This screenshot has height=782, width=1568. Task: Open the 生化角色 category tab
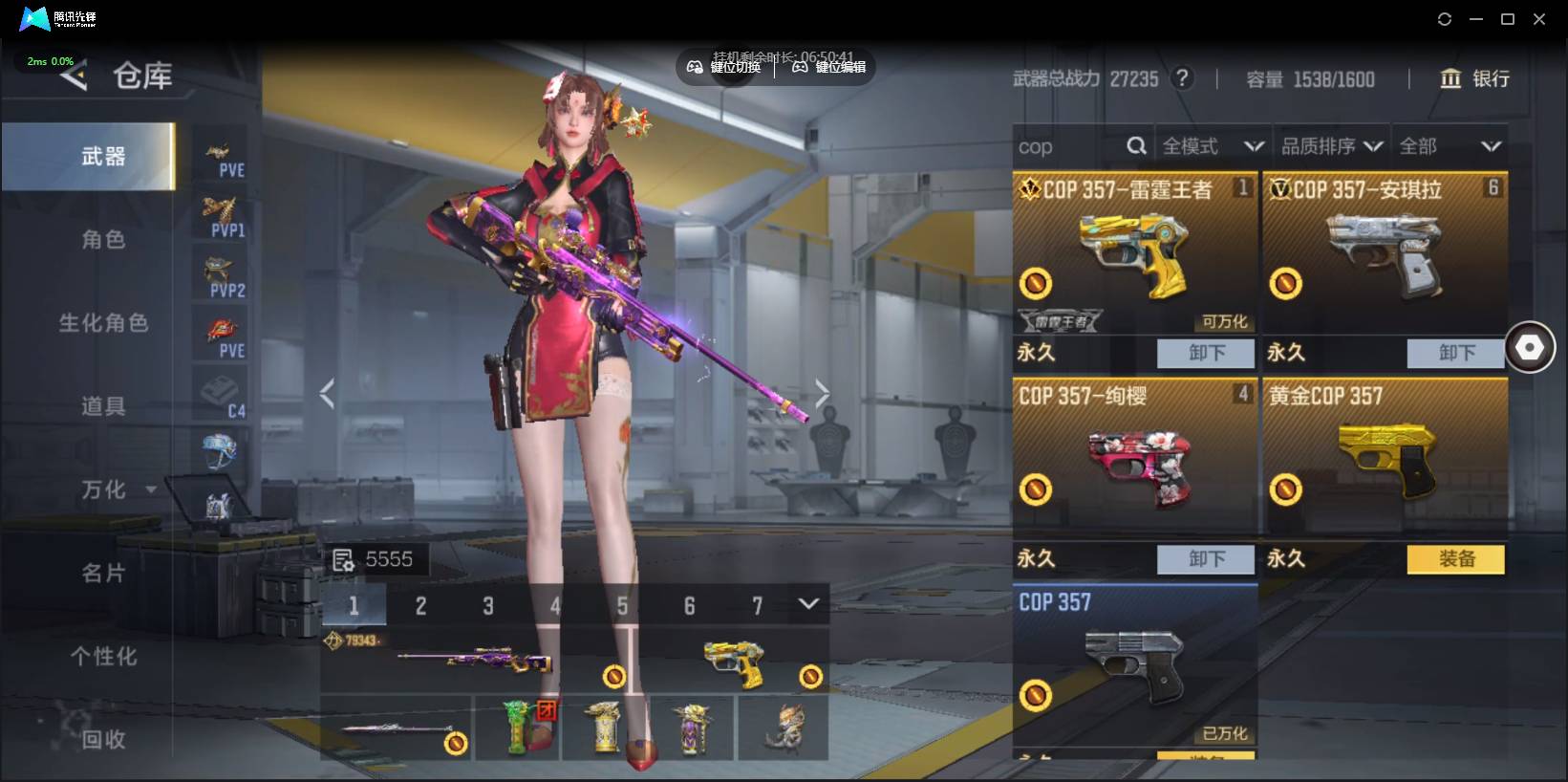click(103, 323)
